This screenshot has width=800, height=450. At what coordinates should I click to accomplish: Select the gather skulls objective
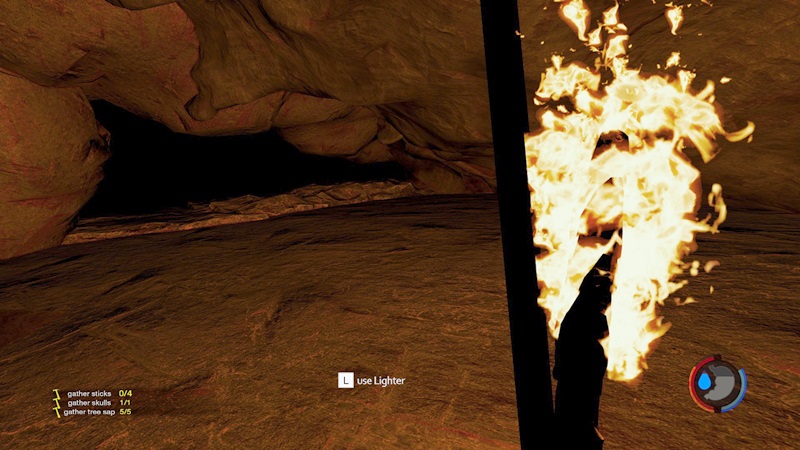90,402
